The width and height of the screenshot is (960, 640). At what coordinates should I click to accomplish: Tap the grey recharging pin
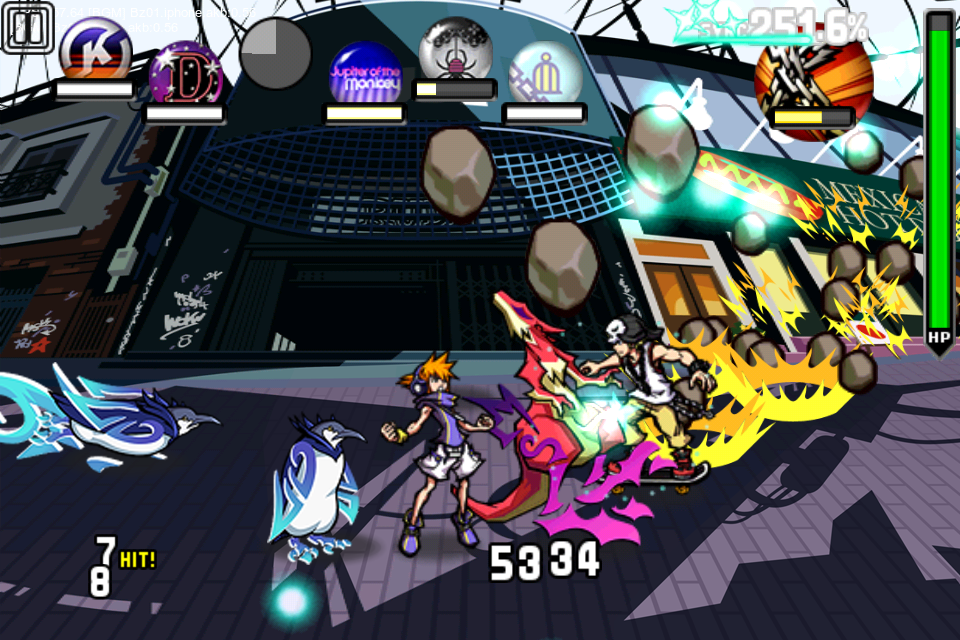pyautogui.click(x=275, y=52)
